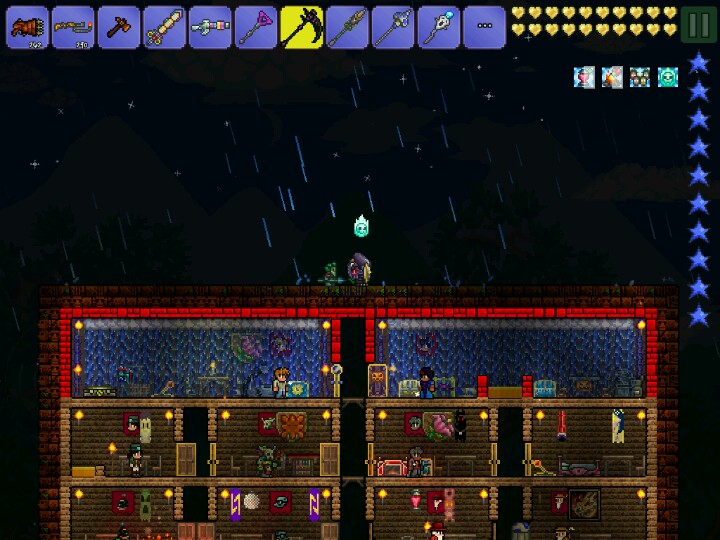Viewport: 720px width, 540px height.
Task: Select the gold ornate sword hotbar slot
Action: (x=164, y=27)
